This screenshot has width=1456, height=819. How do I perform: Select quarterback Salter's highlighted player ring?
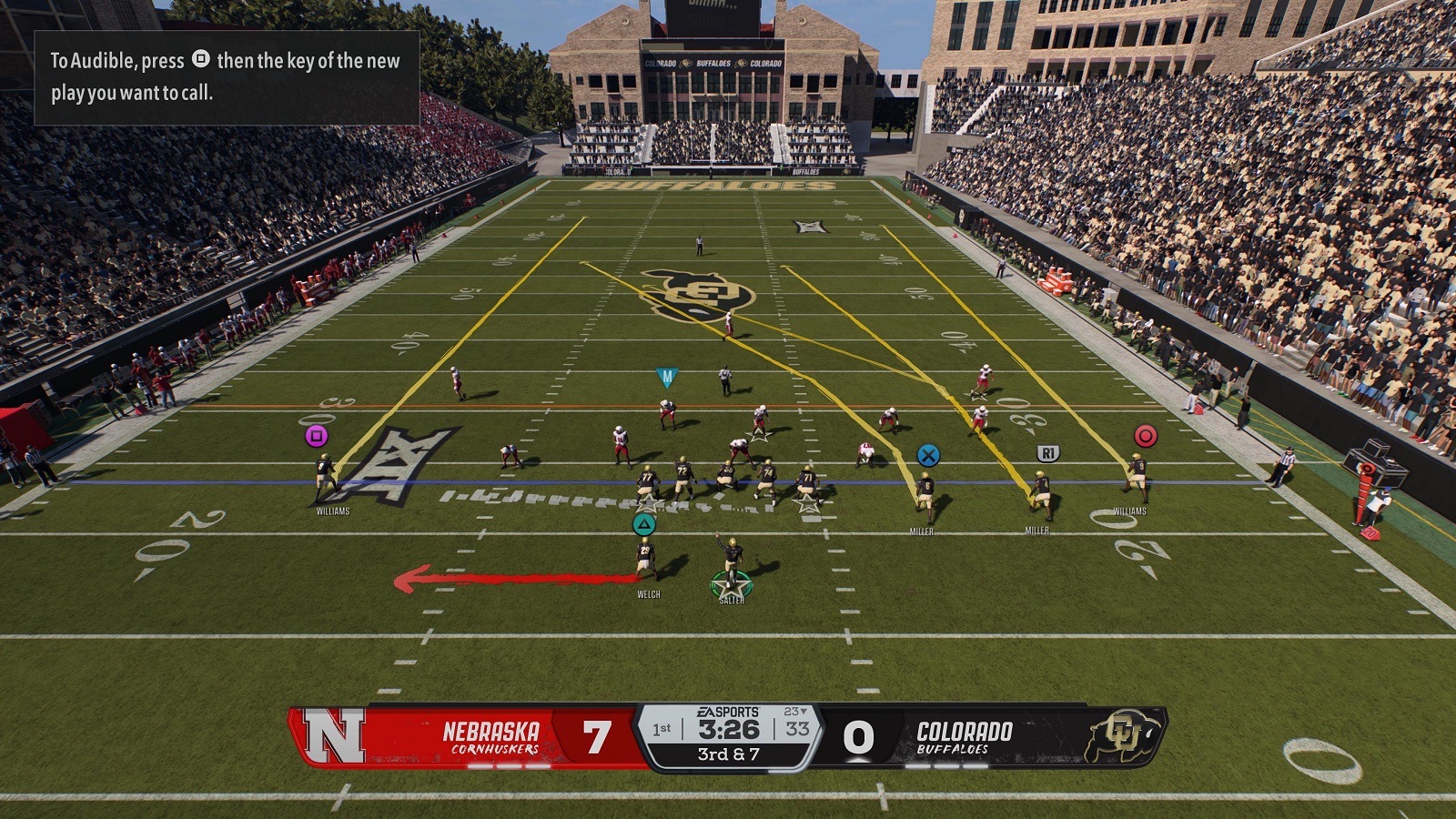(x=731, y=584)
